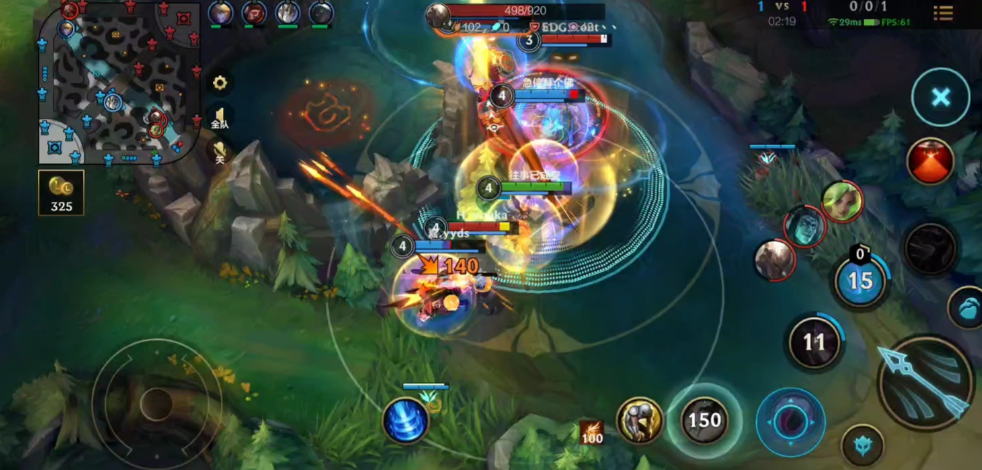Toggle the 全队 team voice speaker

219,118
